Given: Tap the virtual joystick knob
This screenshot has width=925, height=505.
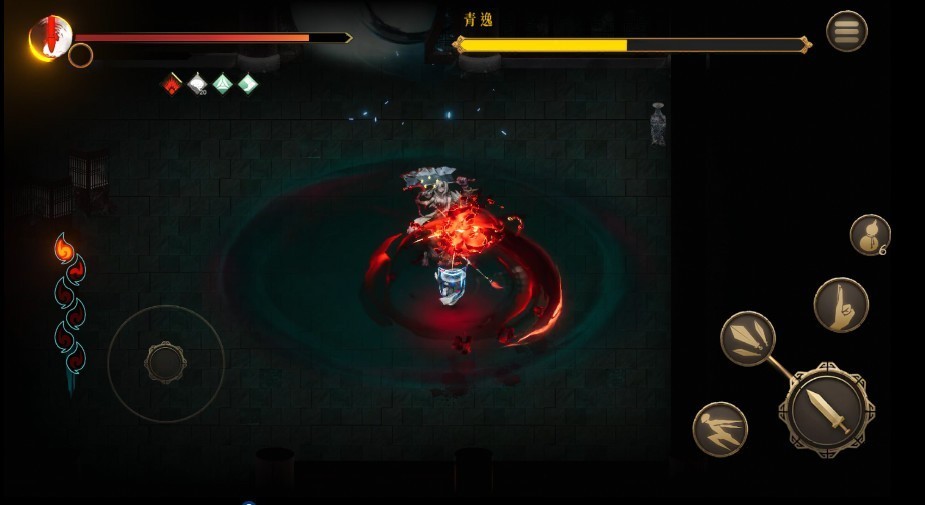Looking at the screenshot, I should pos(165,362).
